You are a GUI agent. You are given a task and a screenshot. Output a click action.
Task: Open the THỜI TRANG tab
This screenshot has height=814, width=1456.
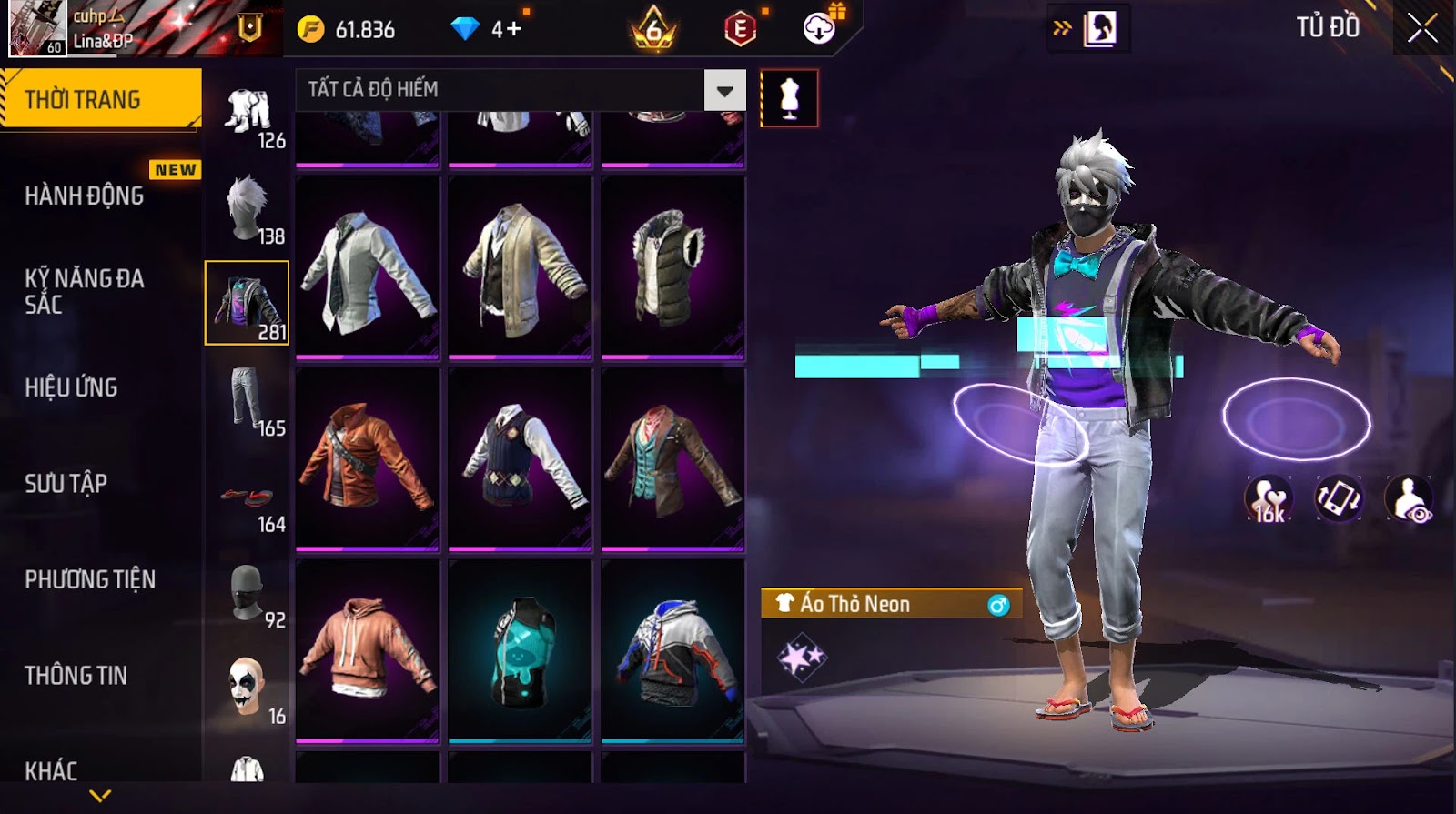tap(100, 99)
